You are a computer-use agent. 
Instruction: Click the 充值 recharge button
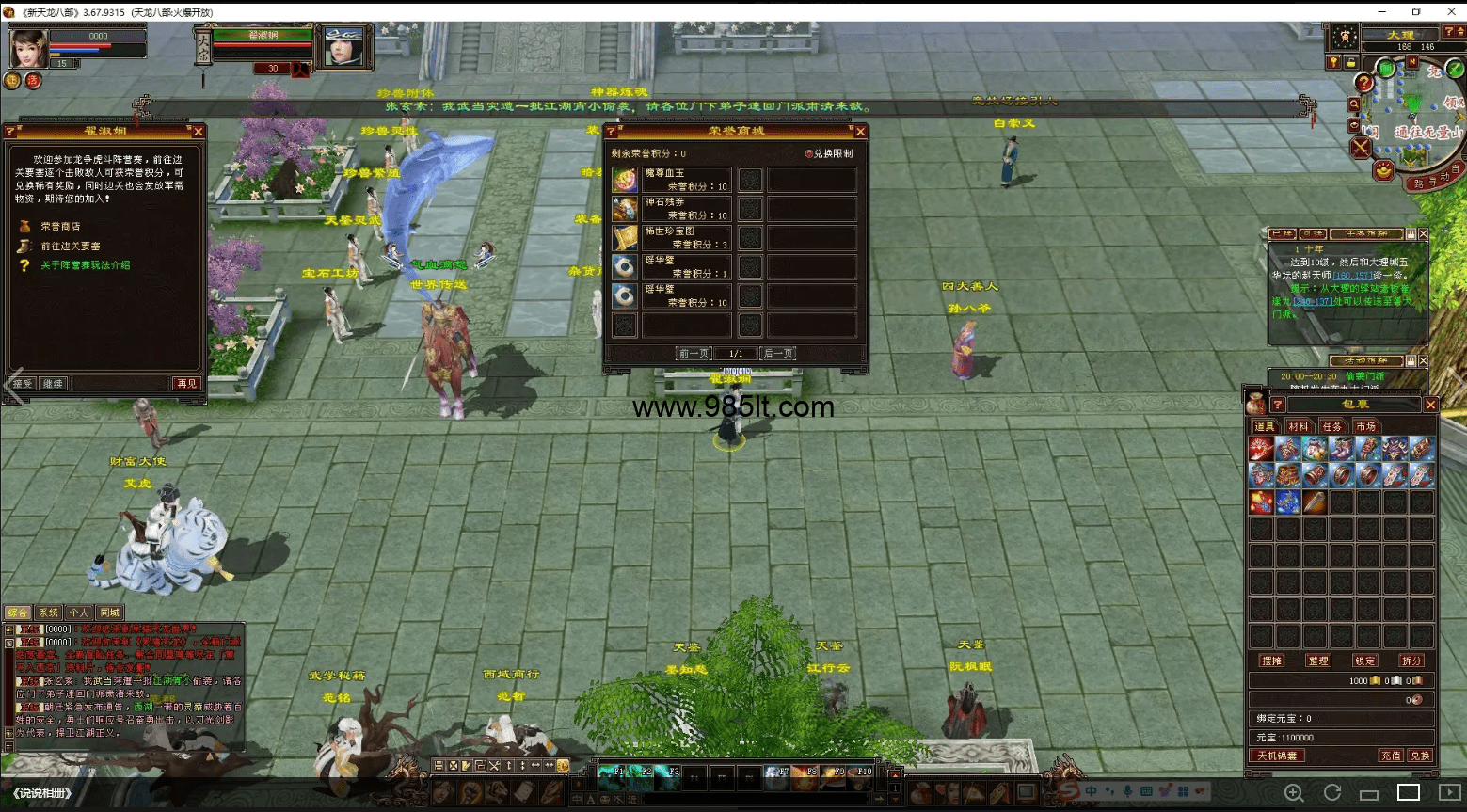pos(1391,756)
